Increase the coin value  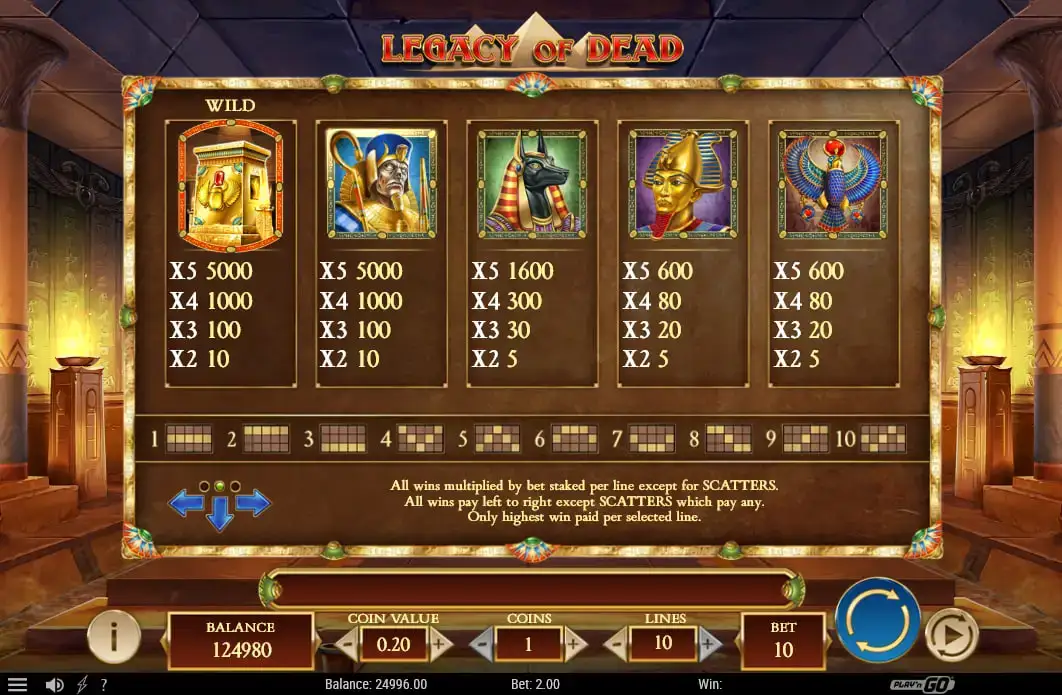click(x=440, y=644)
